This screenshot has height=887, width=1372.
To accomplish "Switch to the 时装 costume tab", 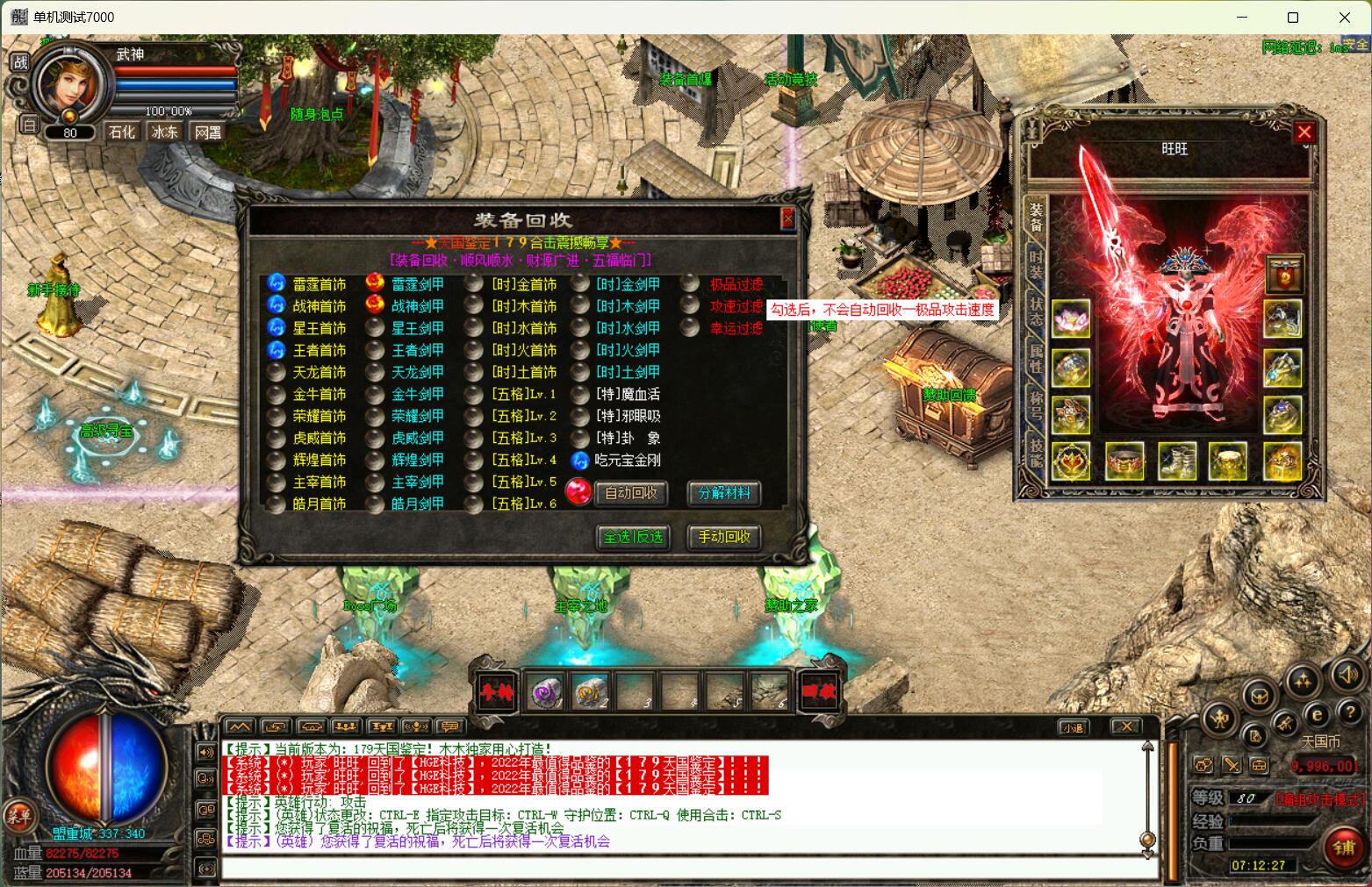I will tap(1036, 264).
